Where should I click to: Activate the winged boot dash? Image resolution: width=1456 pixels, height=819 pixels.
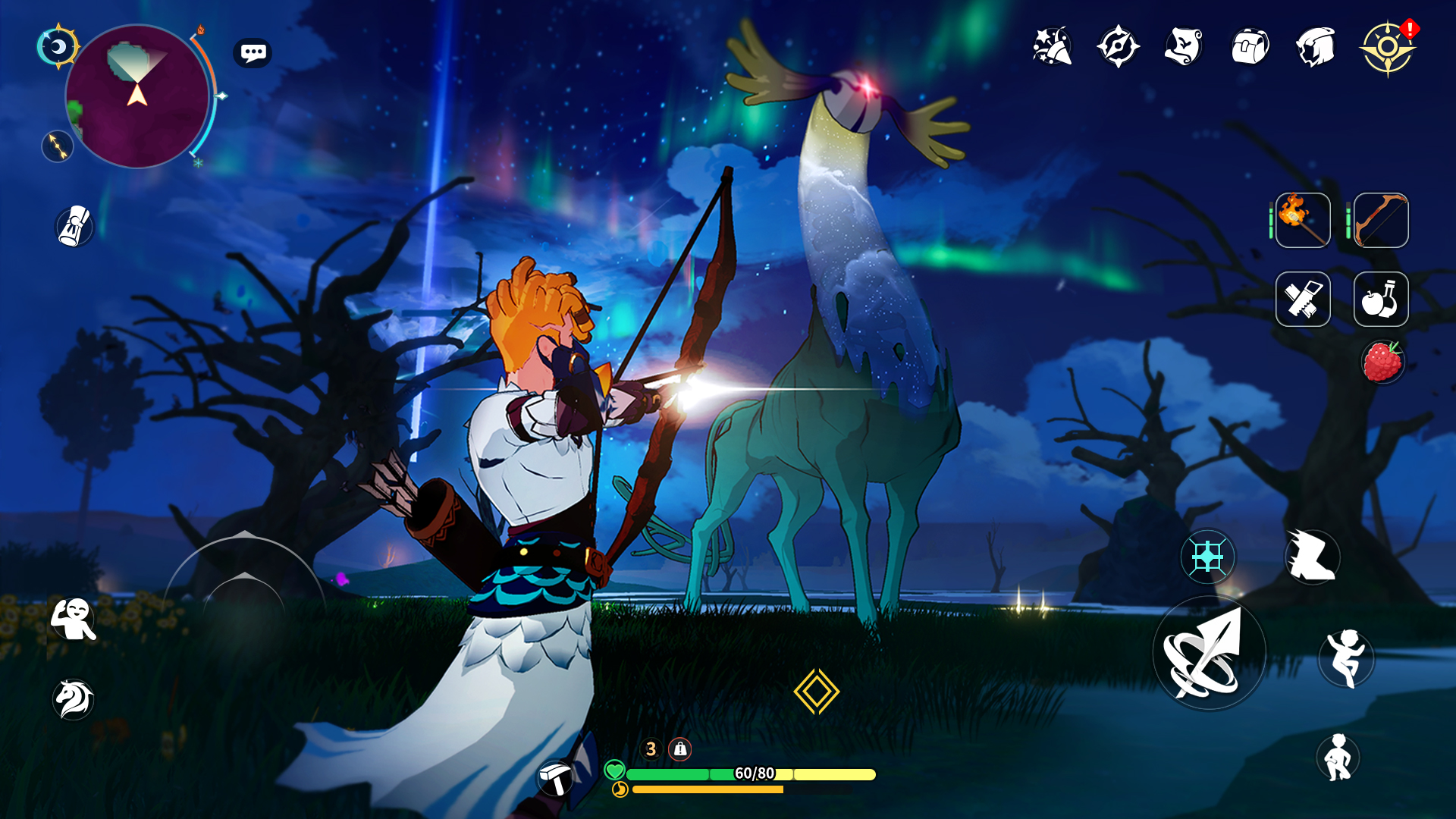pos(1312,557)
